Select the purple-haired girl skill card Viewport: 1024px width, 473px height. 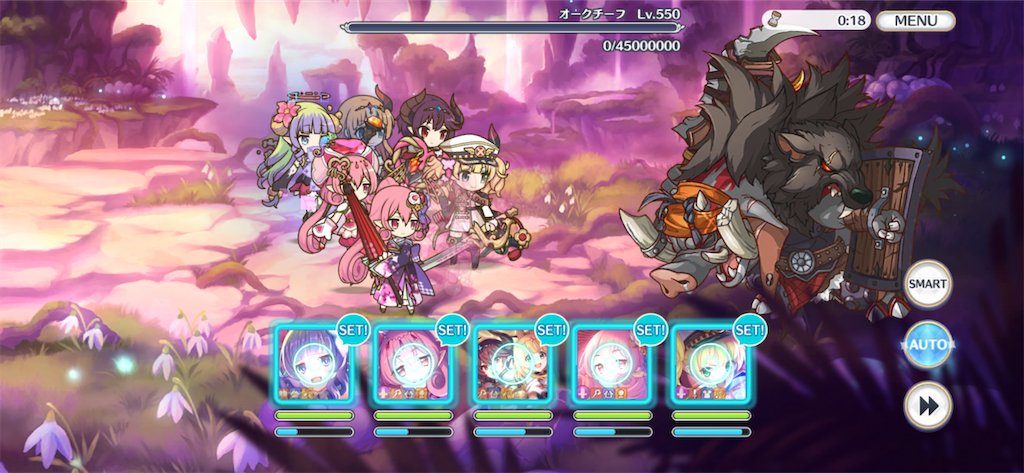click(x=314, y=364)
